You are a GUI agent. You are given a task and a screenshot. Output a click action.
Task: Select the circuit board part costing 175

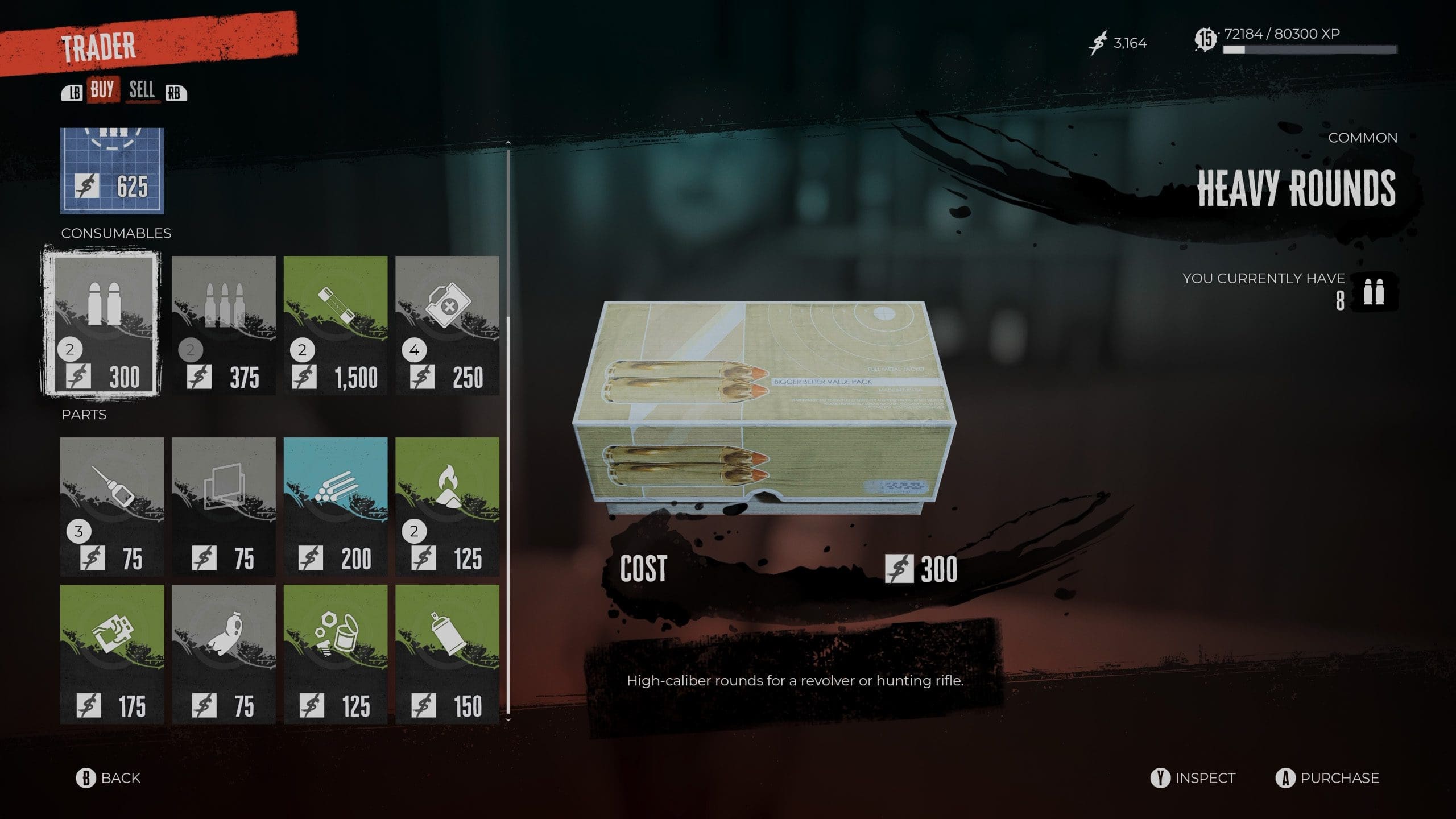112,654
